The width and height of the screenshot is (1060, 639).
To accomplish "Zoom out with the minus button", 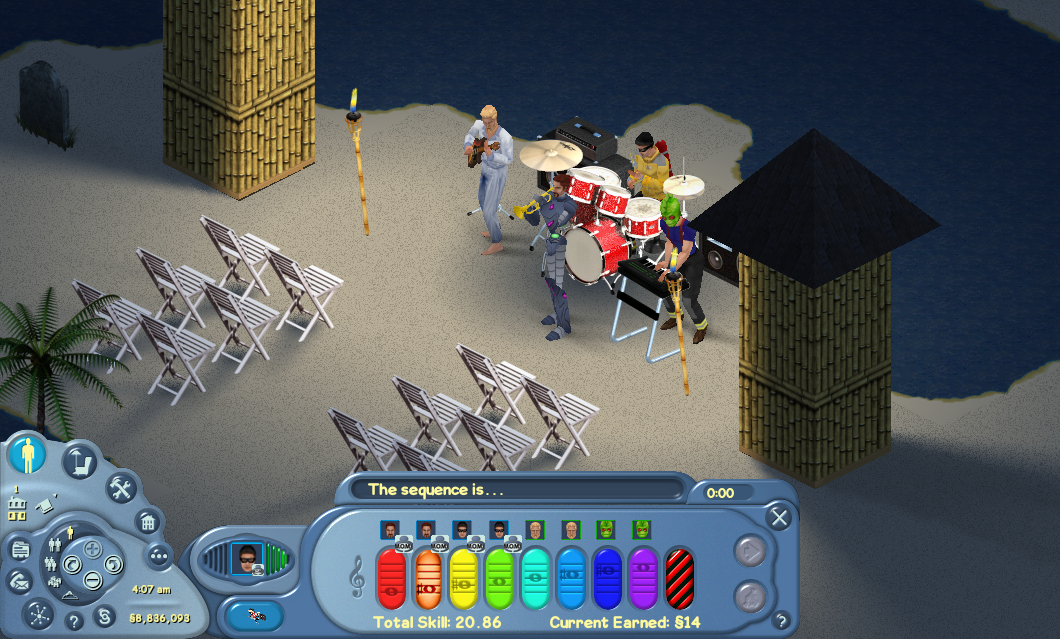I will tap(91, 578).
